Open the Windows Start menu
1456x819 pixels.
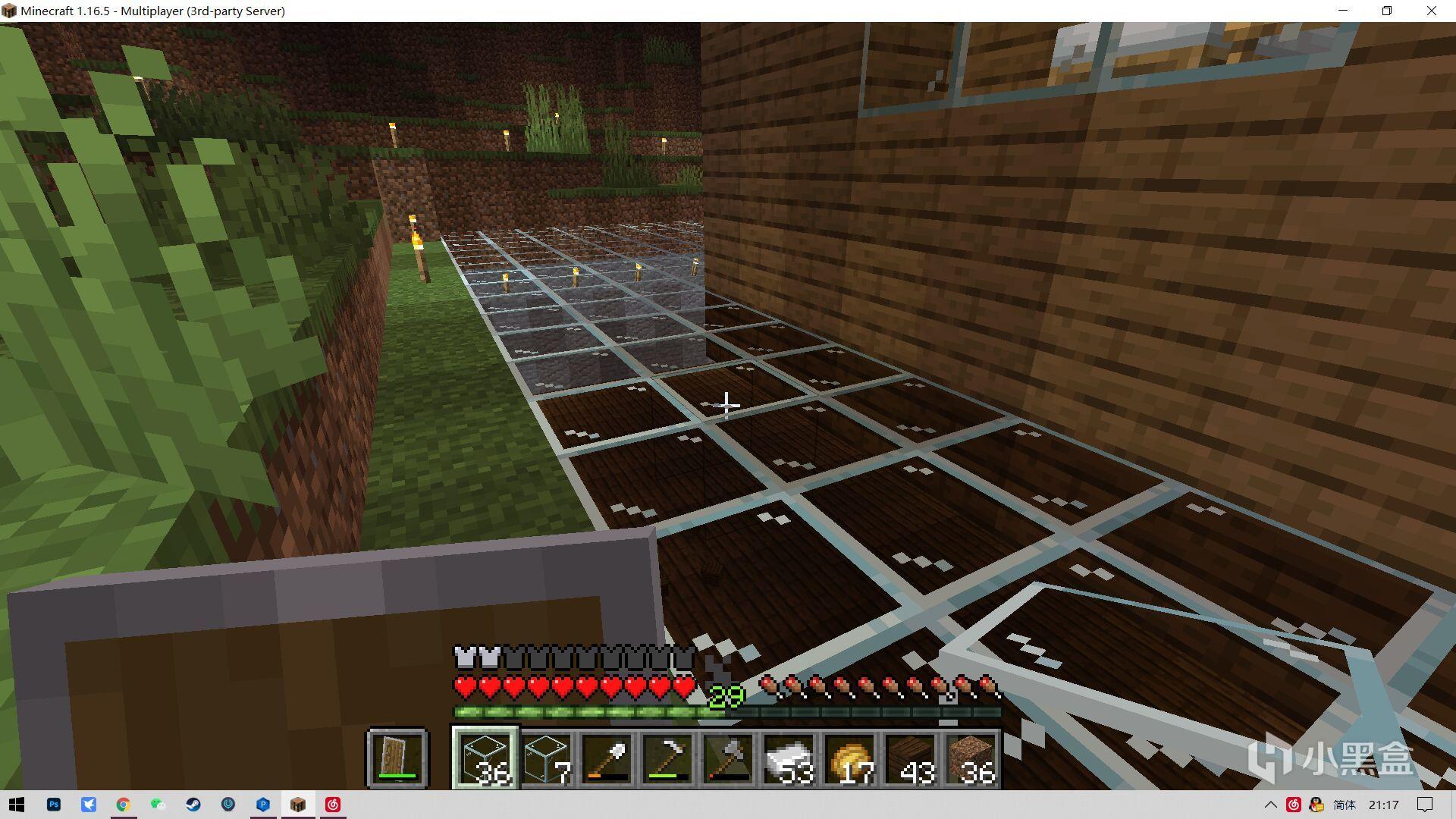coord(17,805)
